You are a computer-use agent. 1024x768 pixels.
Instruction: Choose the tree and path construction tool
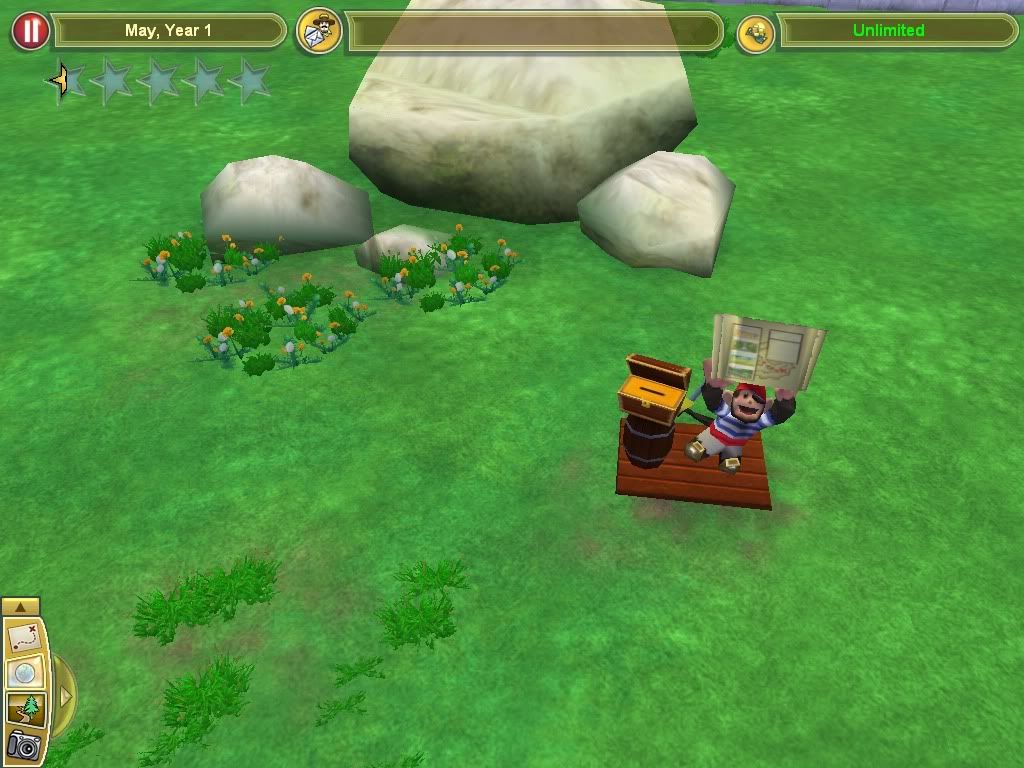click(x=23, y=710)
